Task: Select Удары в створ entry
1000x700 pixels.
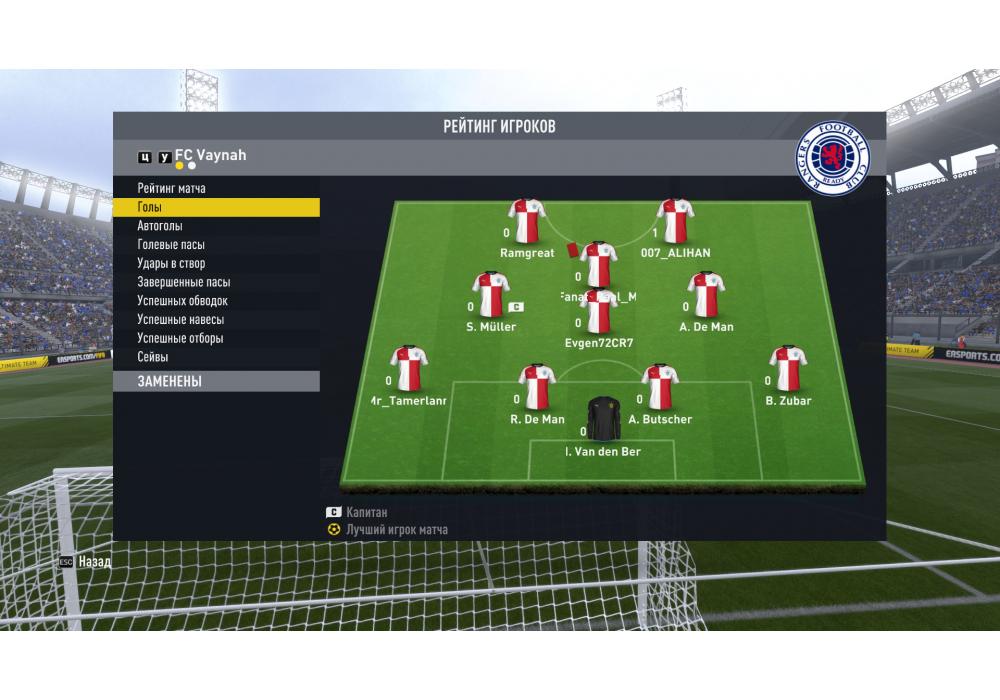Action: click(171, 264)
